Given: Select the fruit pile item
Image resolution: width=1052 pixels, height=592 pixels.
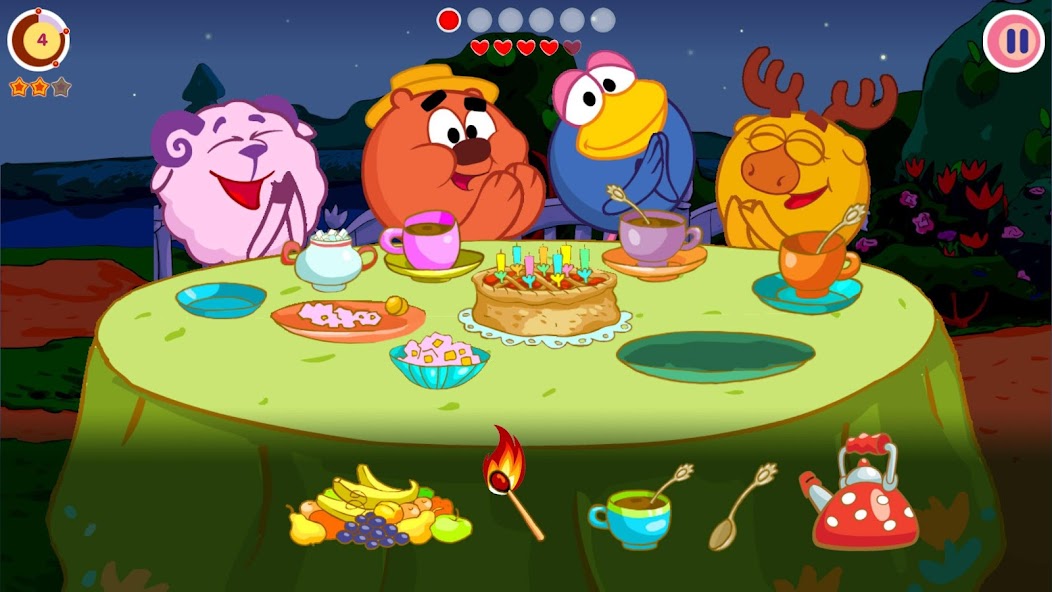Looking at the screenshot, I should click(378, 509).
